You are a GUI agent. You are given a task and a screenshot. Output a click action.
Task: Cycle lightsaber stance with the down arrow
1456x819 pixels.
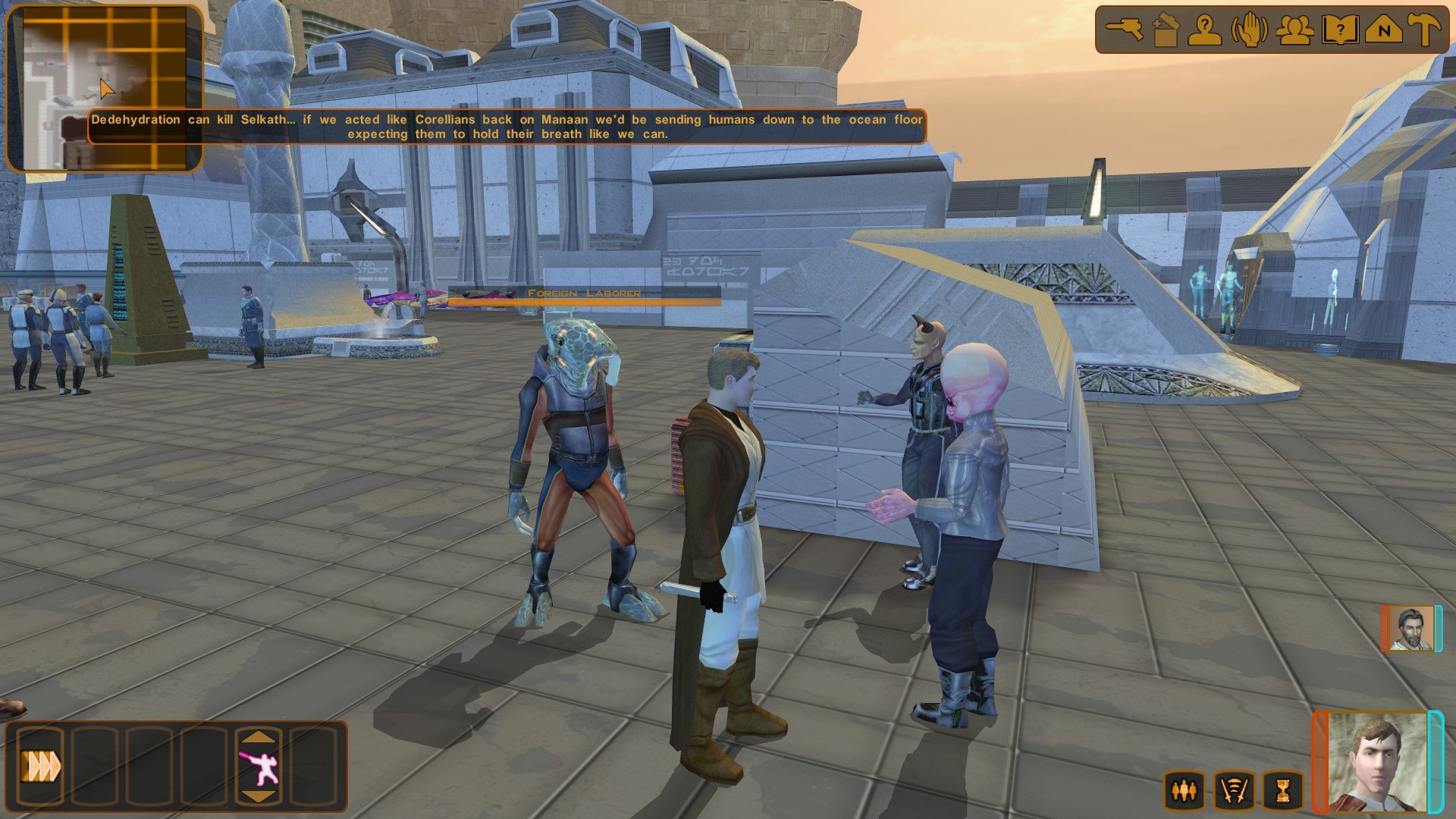[259, 796]
